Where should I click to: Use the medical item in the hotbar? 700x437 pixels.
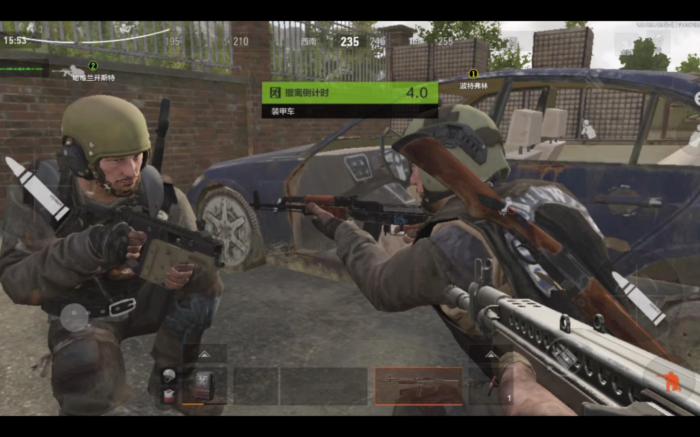203,386
